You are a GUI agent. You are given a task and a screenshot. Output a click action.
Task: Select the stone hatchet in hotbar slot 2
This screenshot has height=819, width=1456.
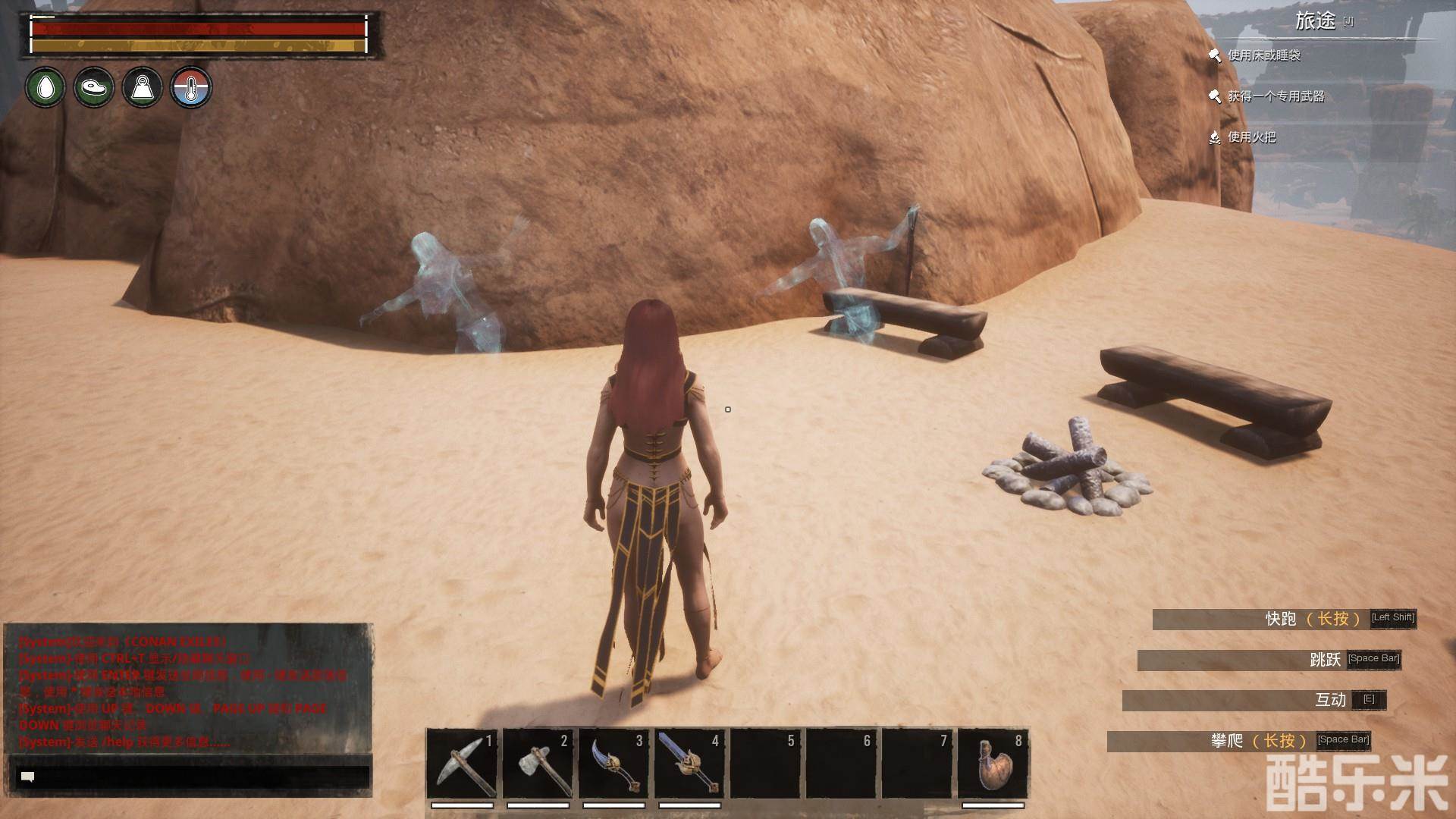[538, 763]
